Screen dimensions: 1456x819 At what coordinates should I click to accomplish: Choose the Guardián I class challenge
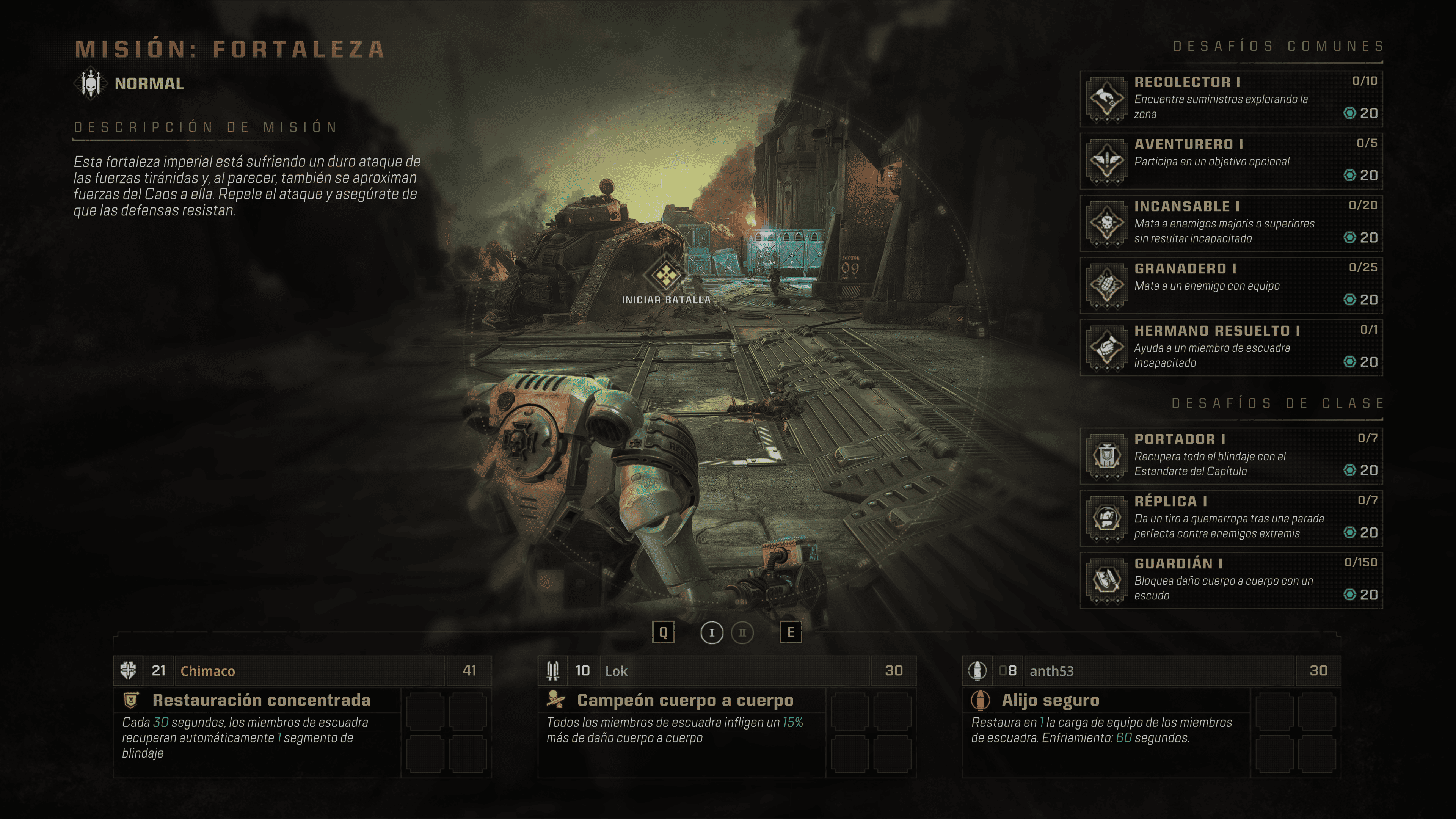[1230, 580]
